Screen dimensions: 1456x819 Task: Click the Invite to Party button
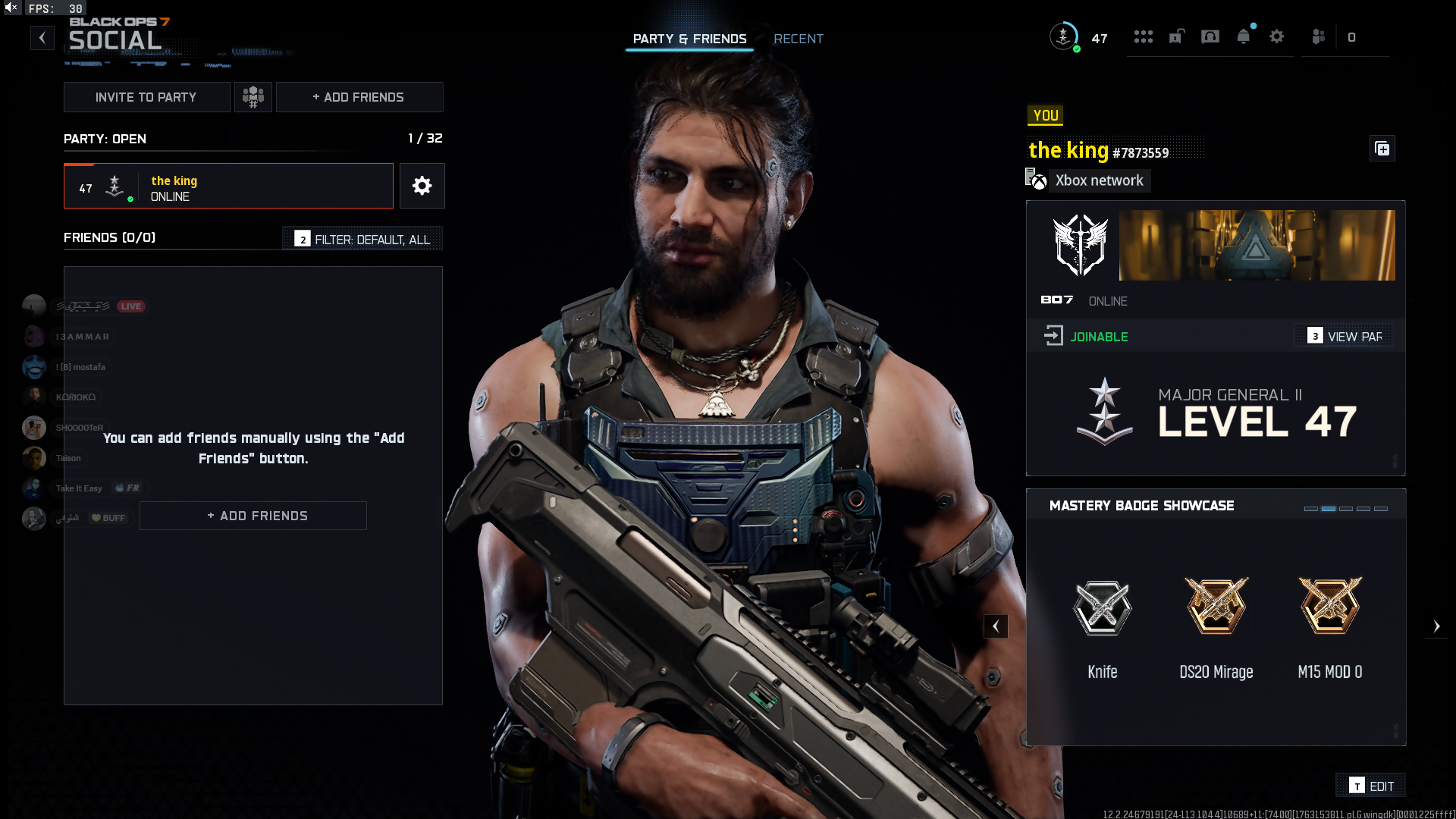146,97
